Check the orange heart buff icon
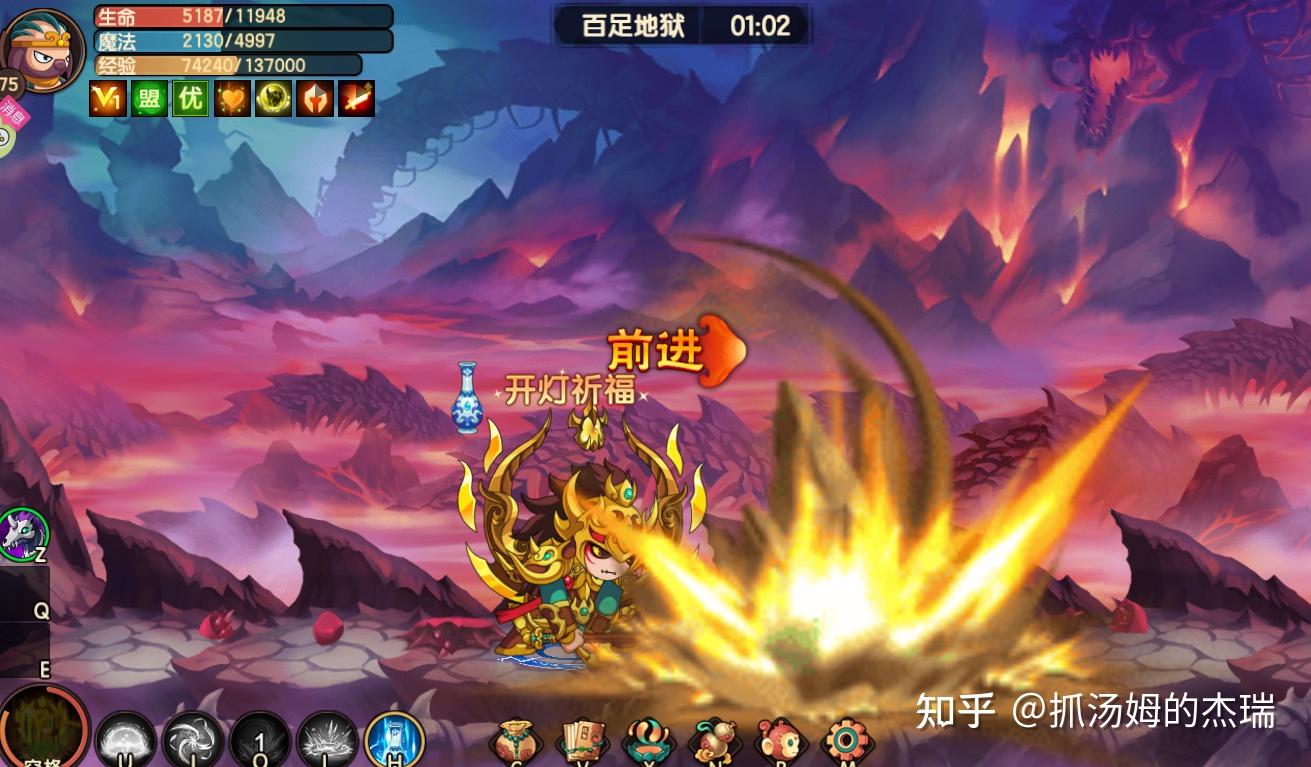The width and height of the screenshot is (1311, 767). click(232, 99)
